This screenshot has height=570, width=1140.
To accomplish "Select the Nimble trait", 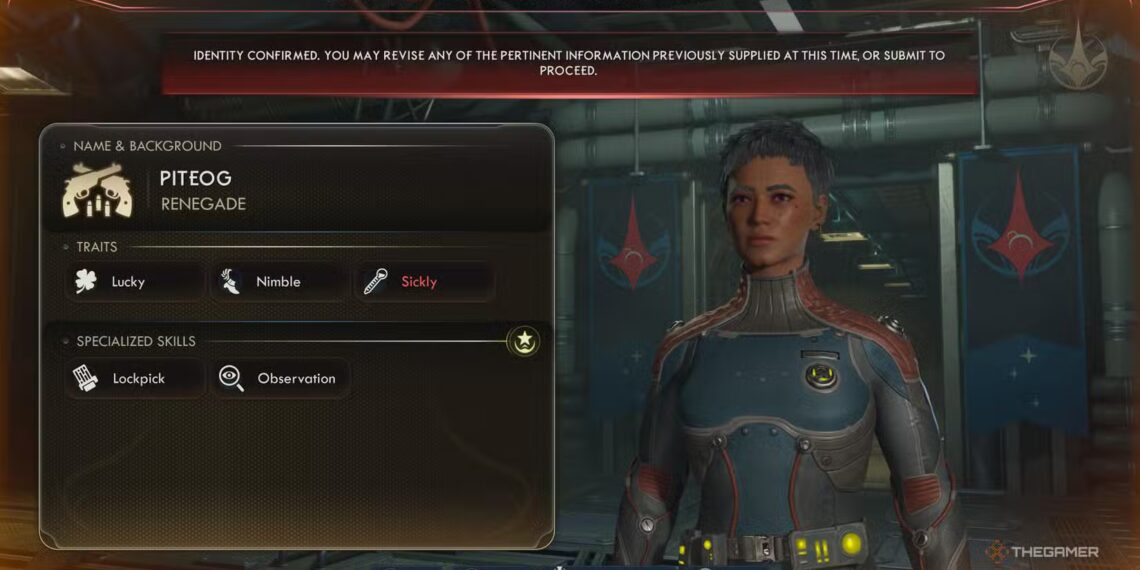I will (x=280, y=282).
